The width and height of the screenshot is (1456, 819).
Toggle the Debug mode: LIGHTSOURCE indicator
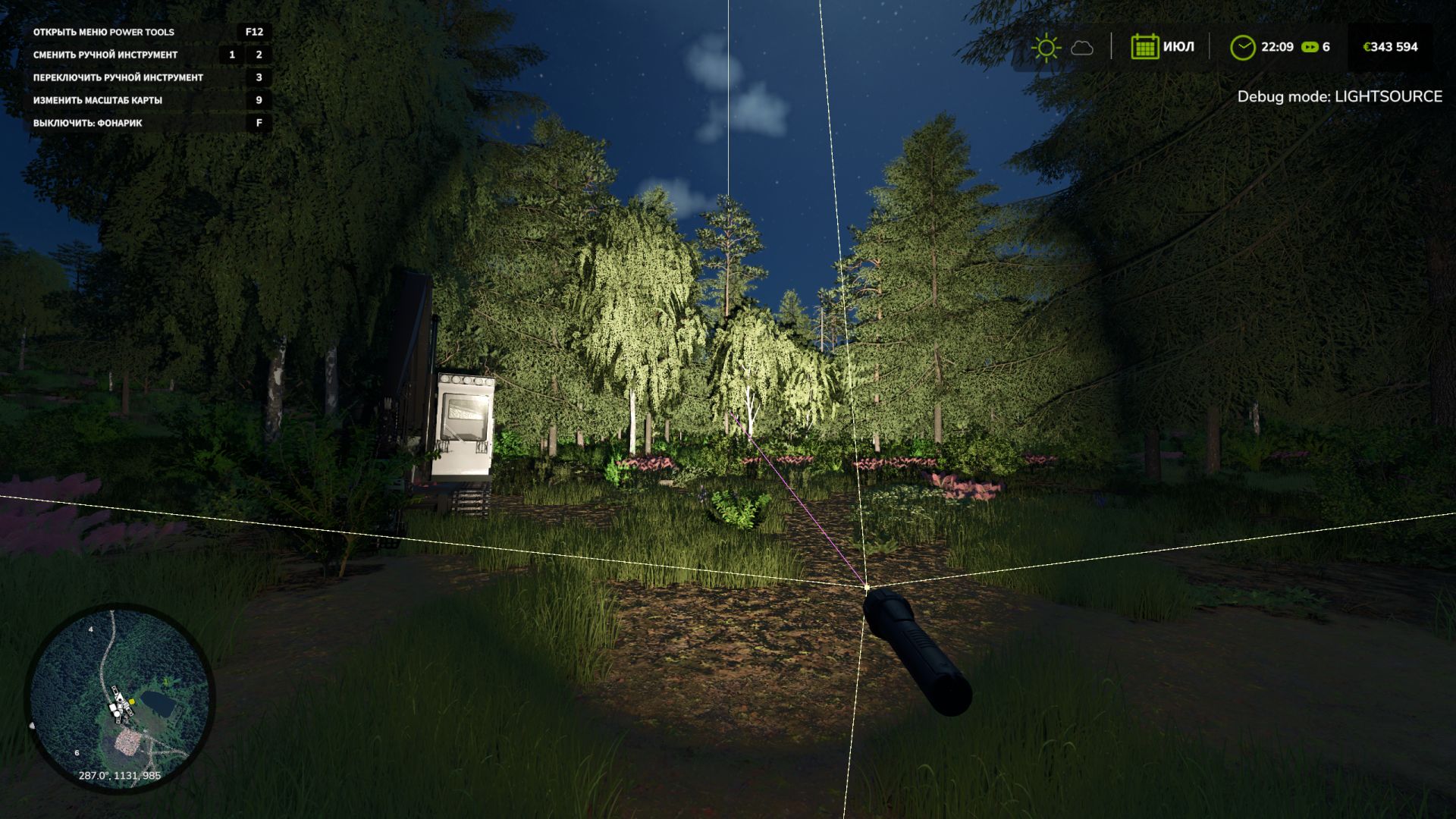[x=1339, y=97]
